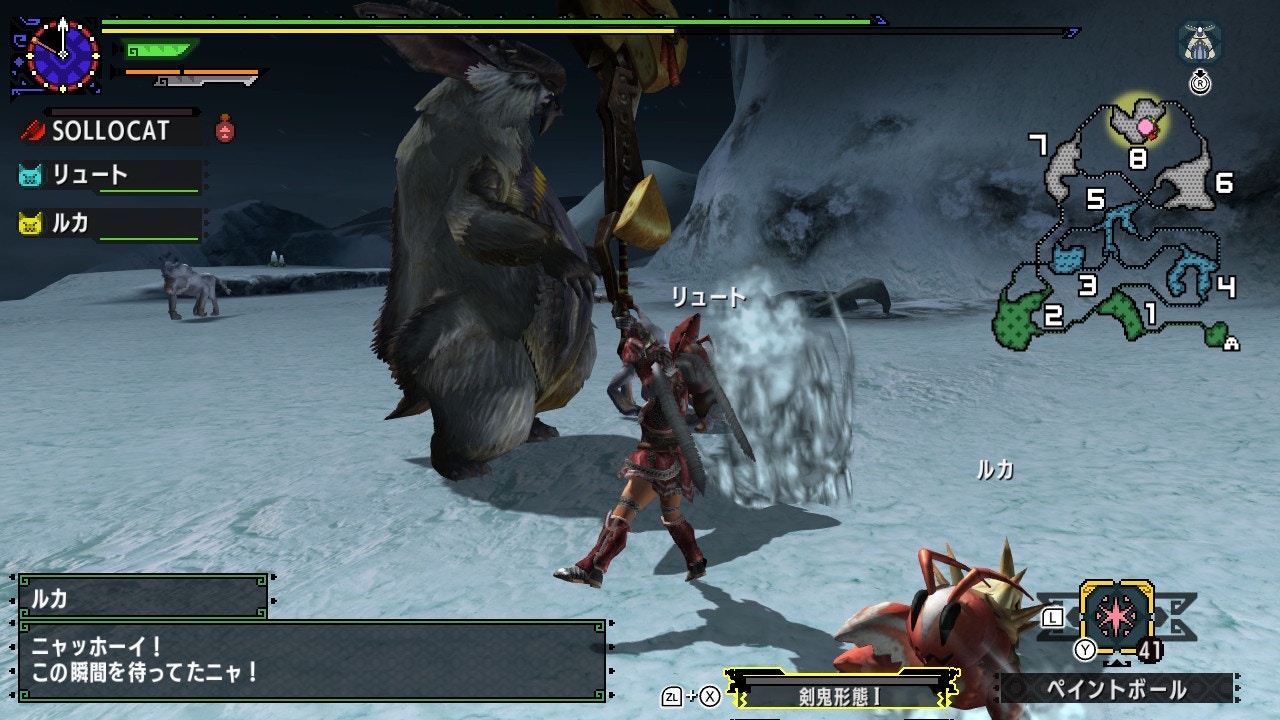This screenshot has height=720, width=1280.
Task: Select SOLLOCAT in the party list
Action: [110, 130]
